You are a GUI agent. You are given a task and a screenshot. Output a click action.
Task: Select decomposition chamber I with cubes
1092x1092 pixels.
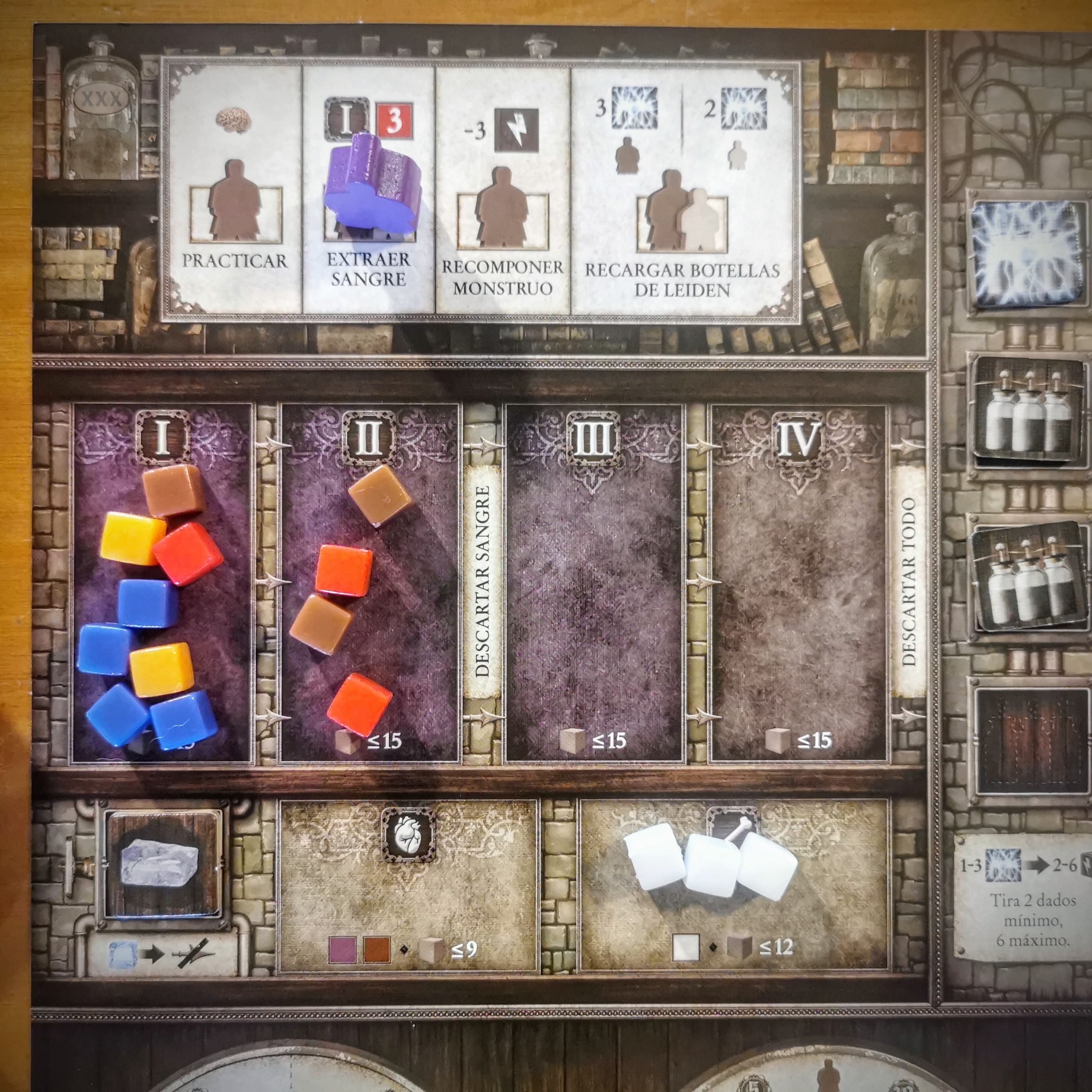pos(162,582)
